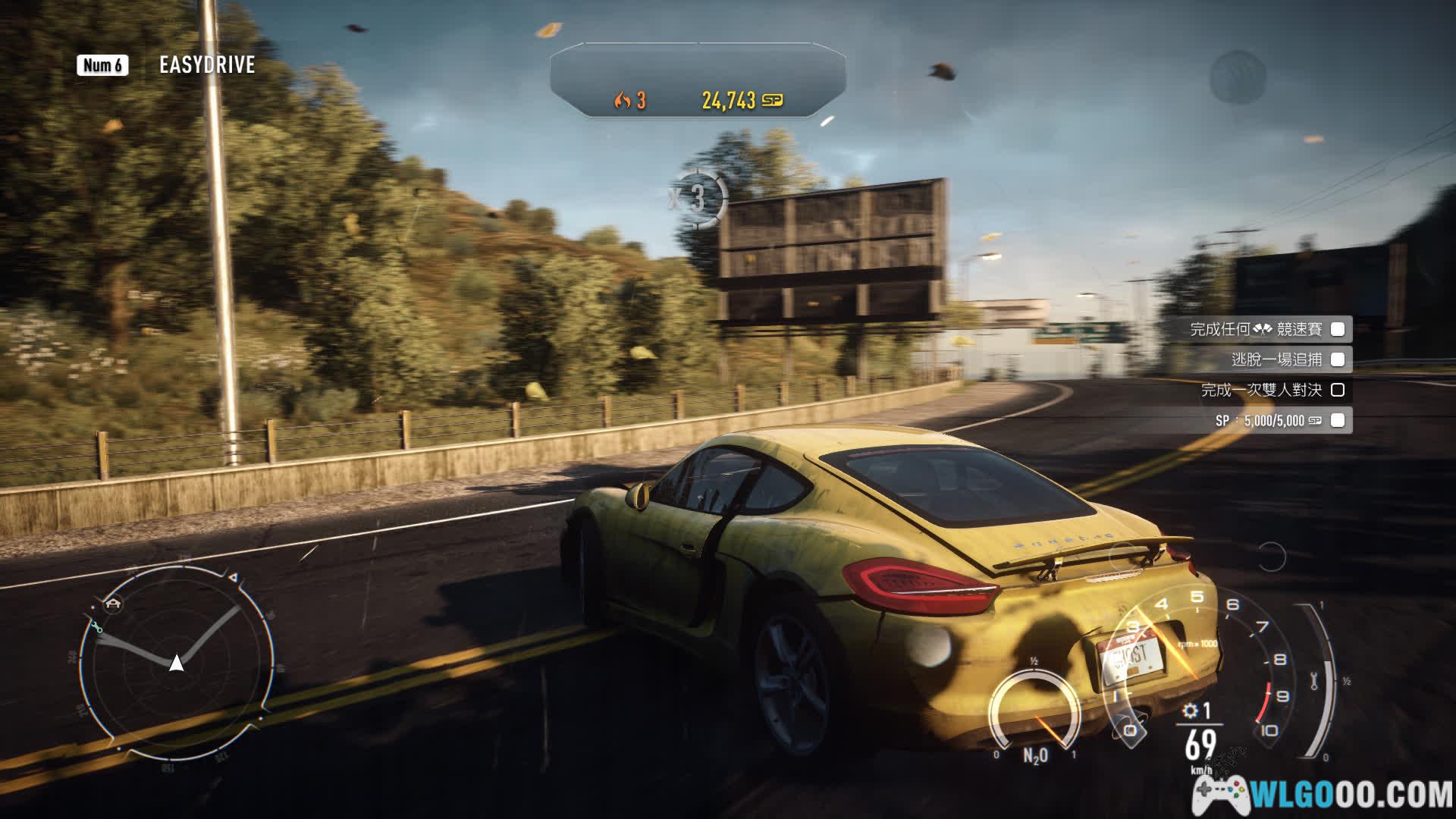
Task: Click the garage hideout marker on minimap
Action: (x=114, y=604)
